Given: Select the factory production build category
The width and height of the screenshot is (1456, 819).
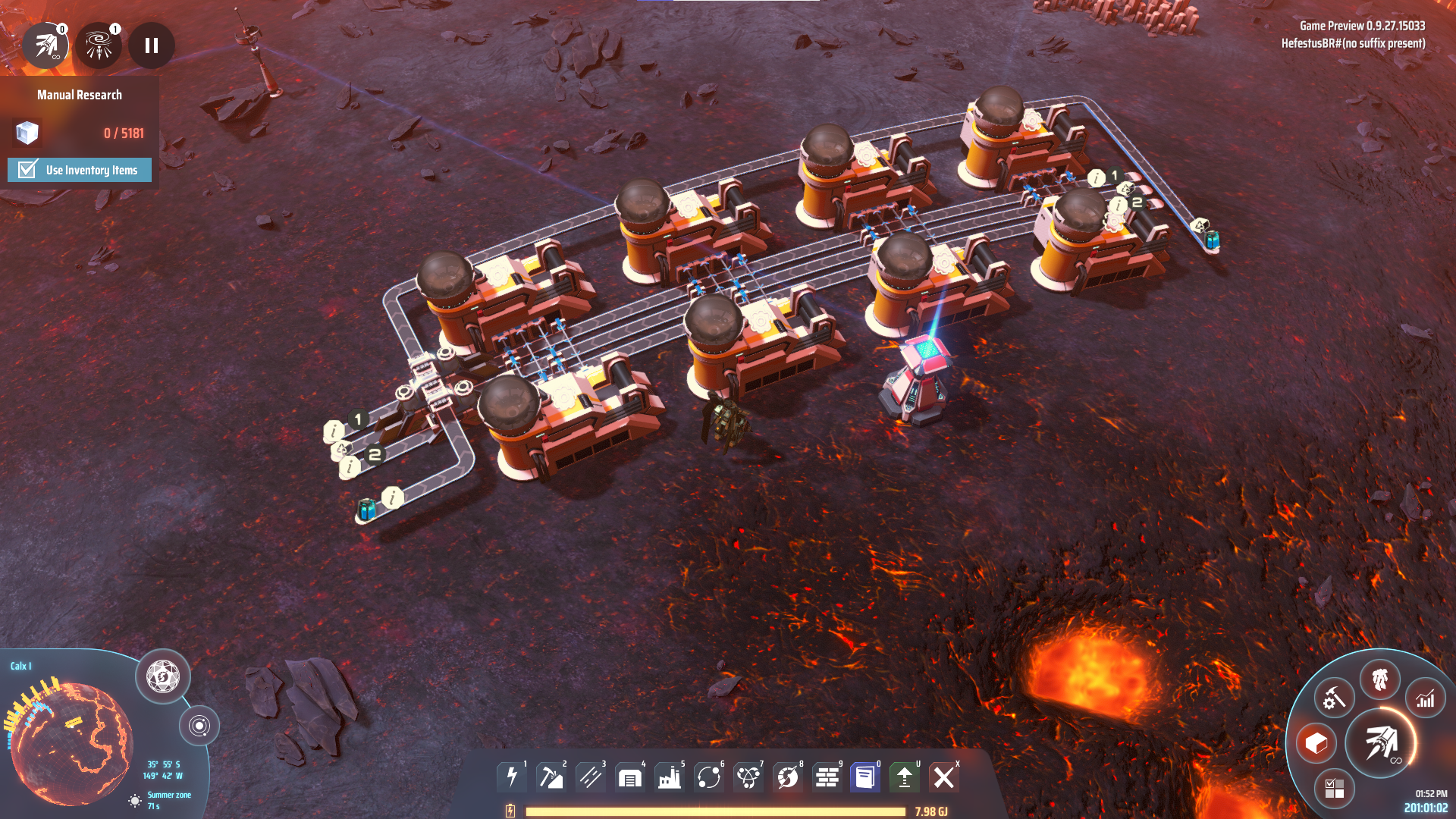Looking at the screenshot, I should coord(670,777).
